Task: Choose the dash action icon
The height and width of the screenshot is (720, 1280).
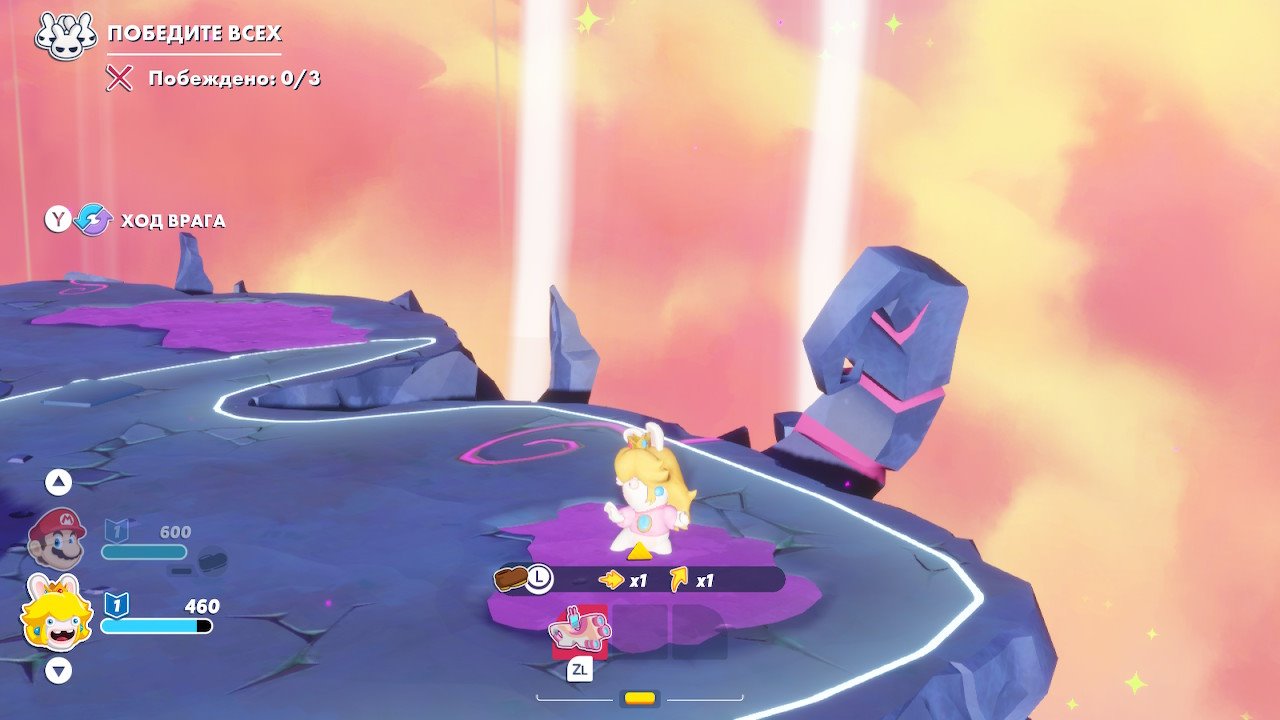Action: pyautogui.click(x=610, y=579)
